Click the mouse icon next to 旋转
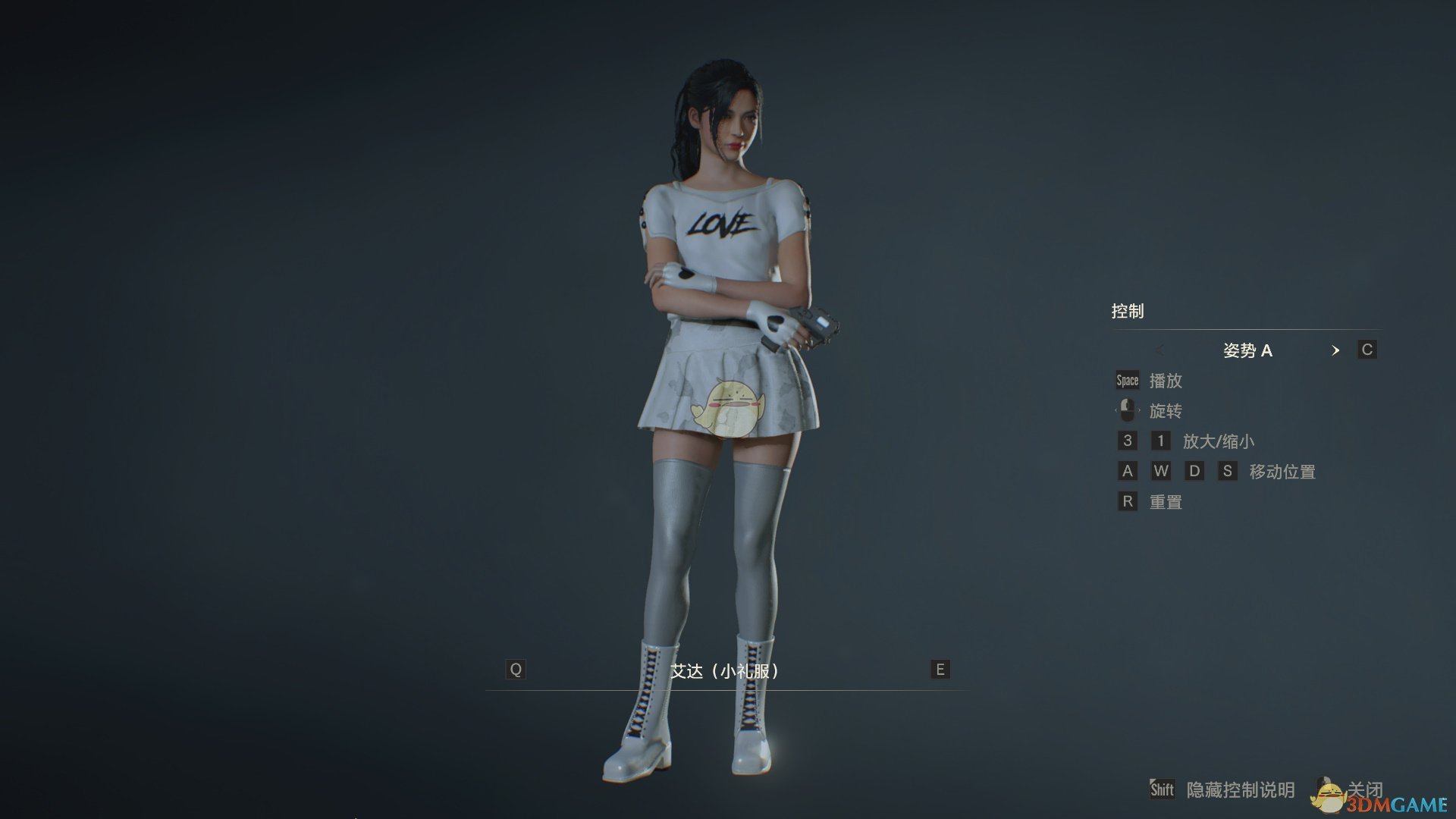 (x=1128, y=410)
